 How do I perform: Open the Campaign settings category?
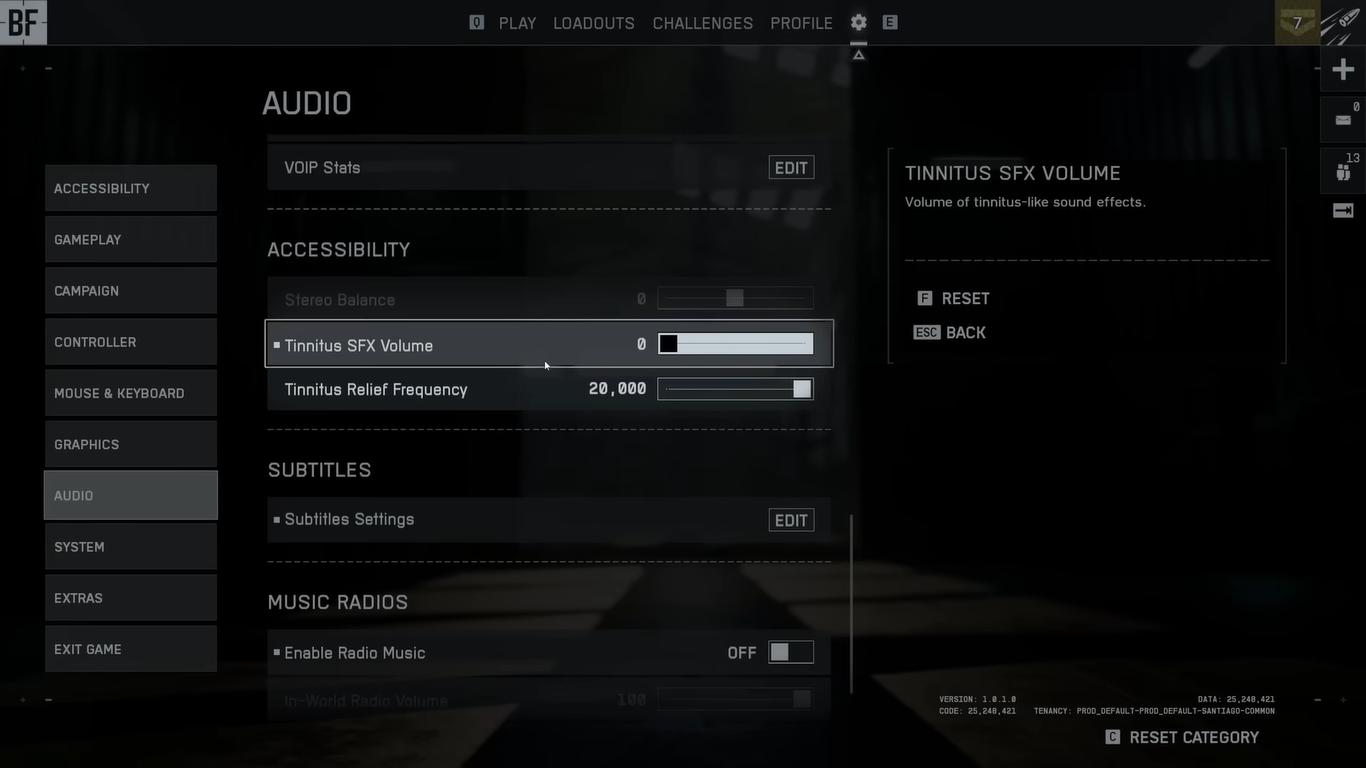pyautogui.click(x=130, y=291)
